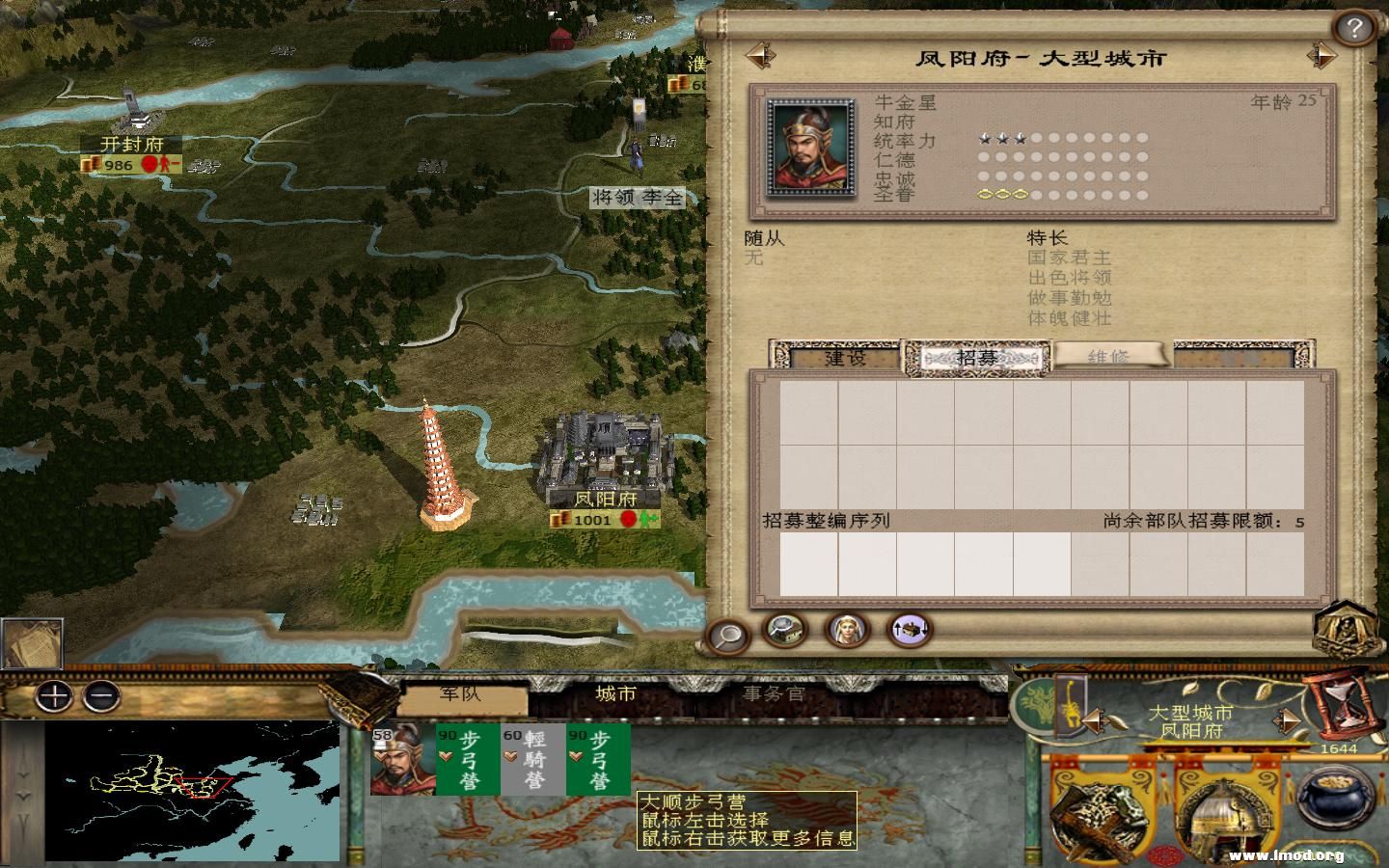Switch to the 维修 repair tab

[1111, 358]
